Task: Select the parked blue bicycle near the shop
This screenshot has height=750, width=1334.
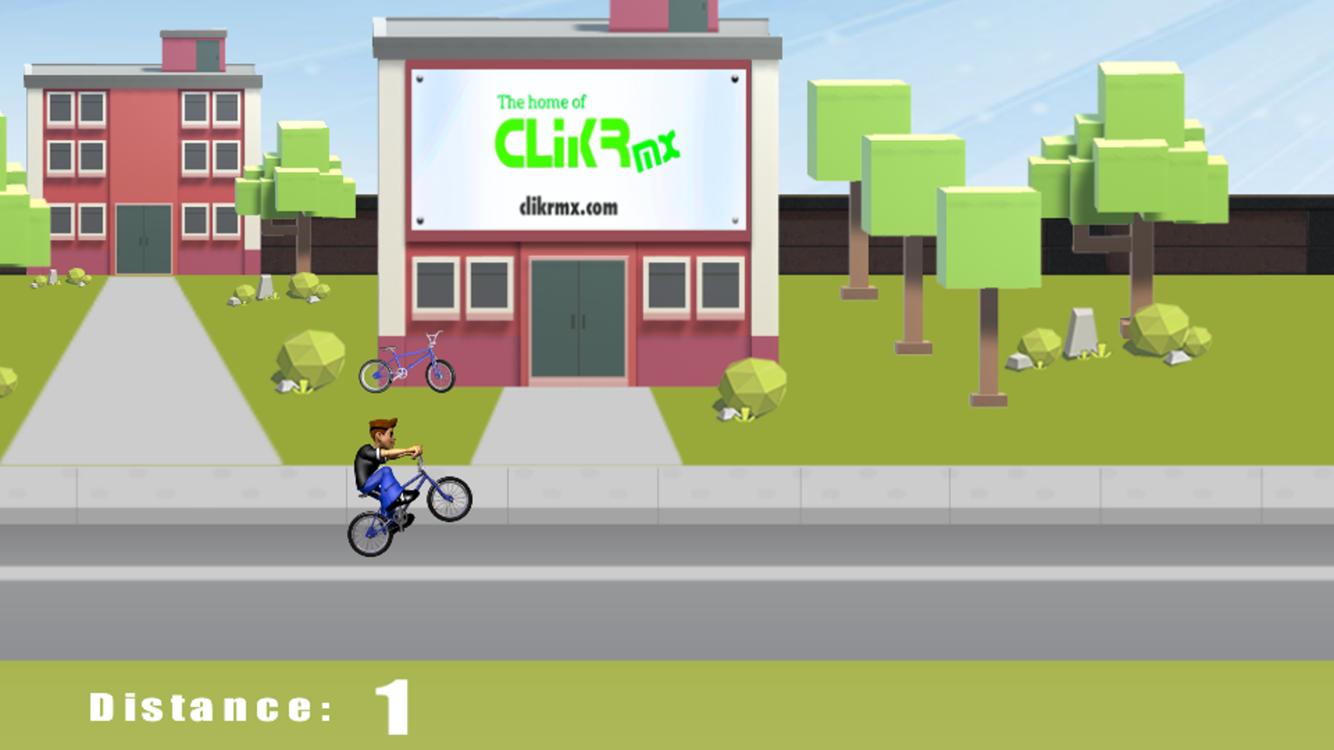Action: tap(405, 367)
